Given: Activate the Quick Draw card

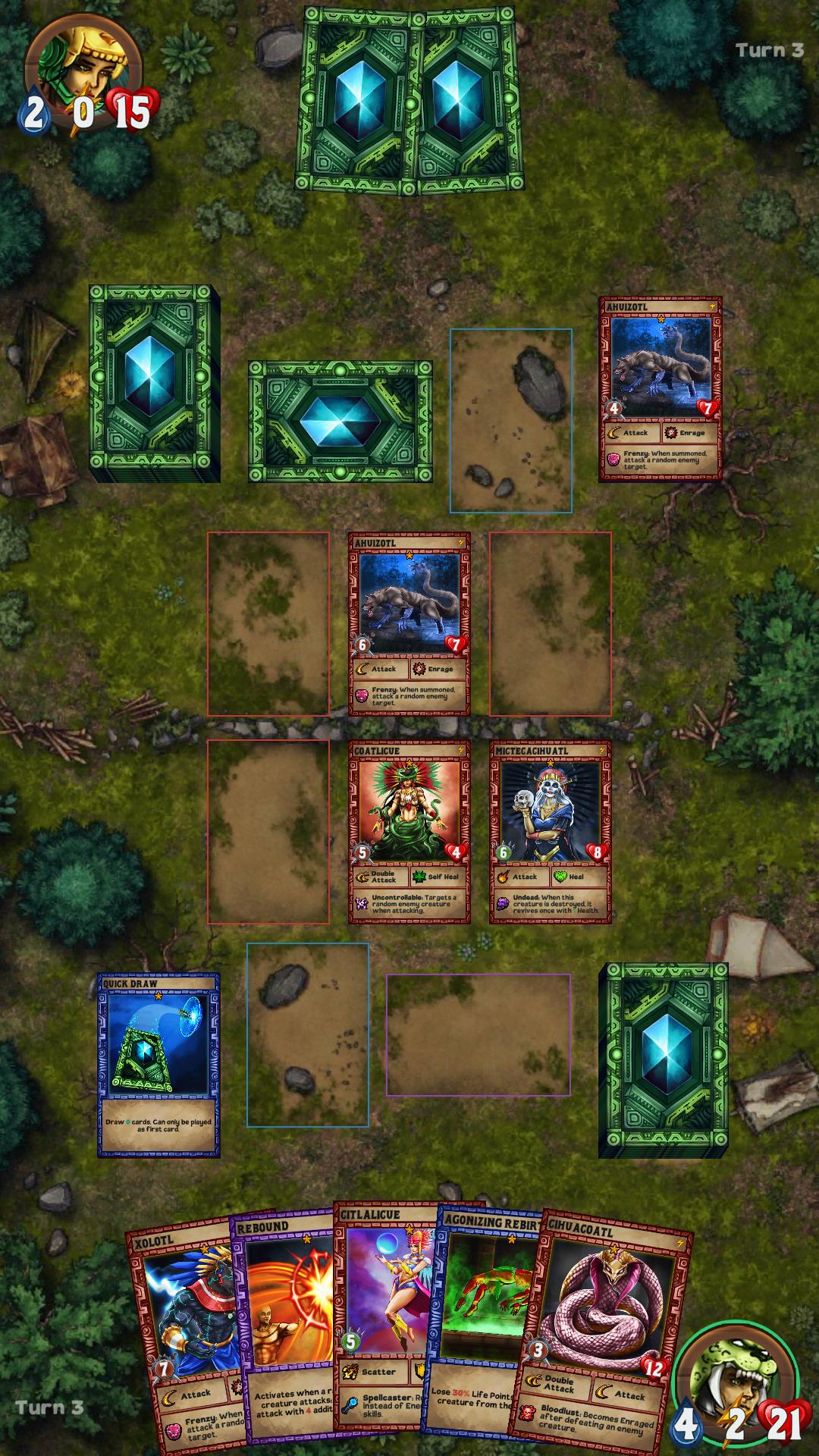Looking at the screenshot, I should pyautogui.click(x=158, y=1064).
